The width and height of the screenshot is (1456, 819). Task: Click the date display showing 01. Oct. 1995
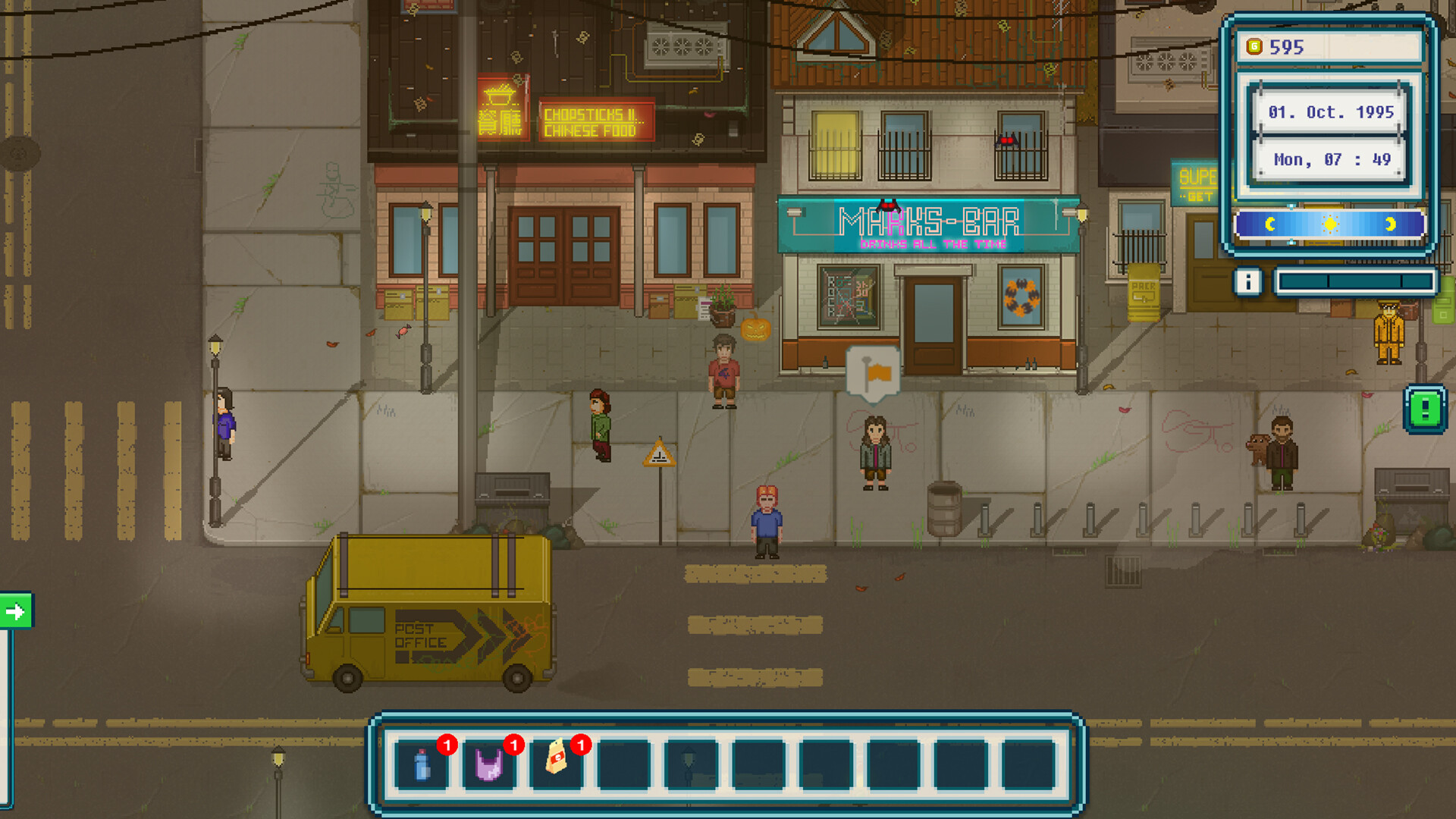coord(1330,112)
